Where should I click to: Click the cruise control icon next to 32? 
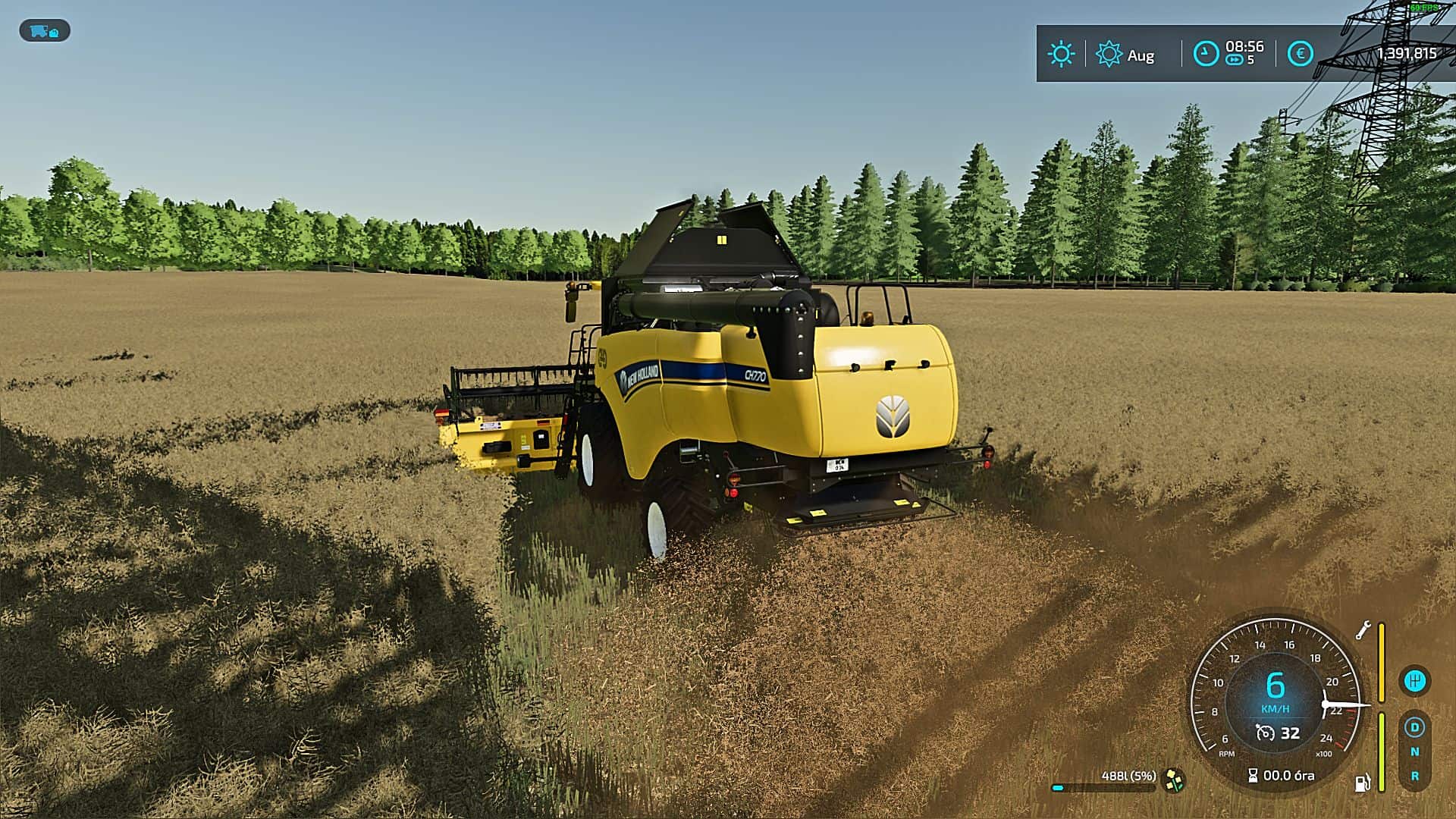(x=1264, y=733)
